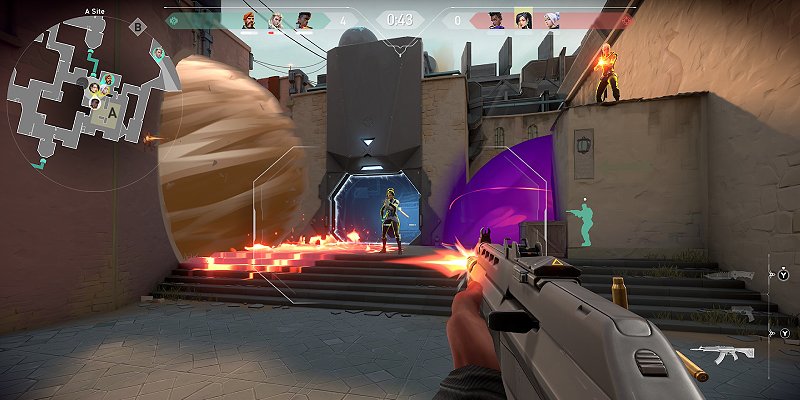This screenshot has width=800, height=400.
Task: Click the teal team emblem on the top bar
Action: pyautogui.click(x=172, y=19)
